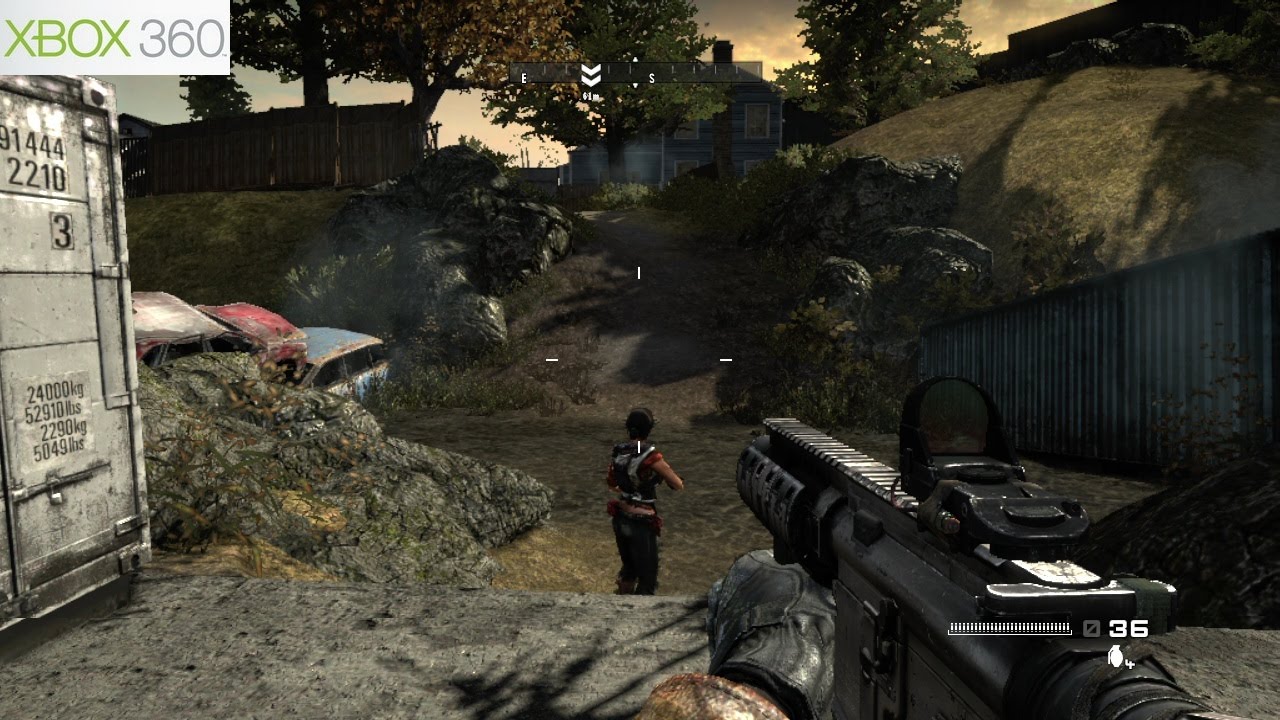Image resolution: width=1280 pixels, height=720 pixels.
Task: Click the compass bar heading strip
Action: click(x=636, y=74)
